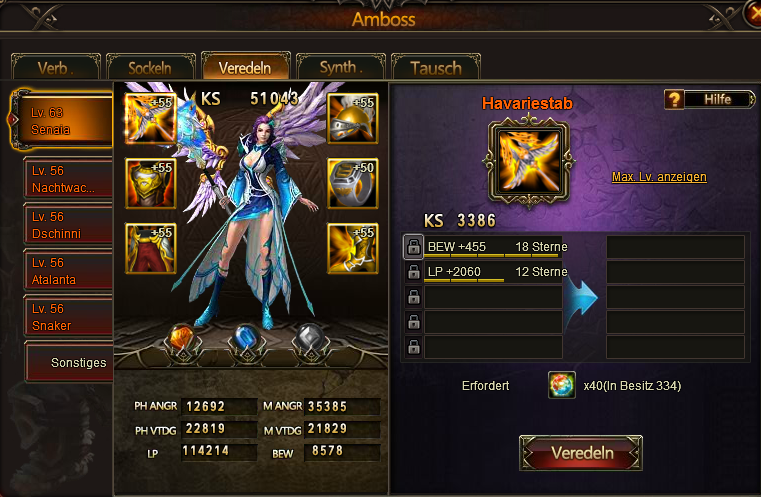Select the red pants equipment slot
Image resolution: width=761 pixels, height=497 pixels.
(151, 248)
